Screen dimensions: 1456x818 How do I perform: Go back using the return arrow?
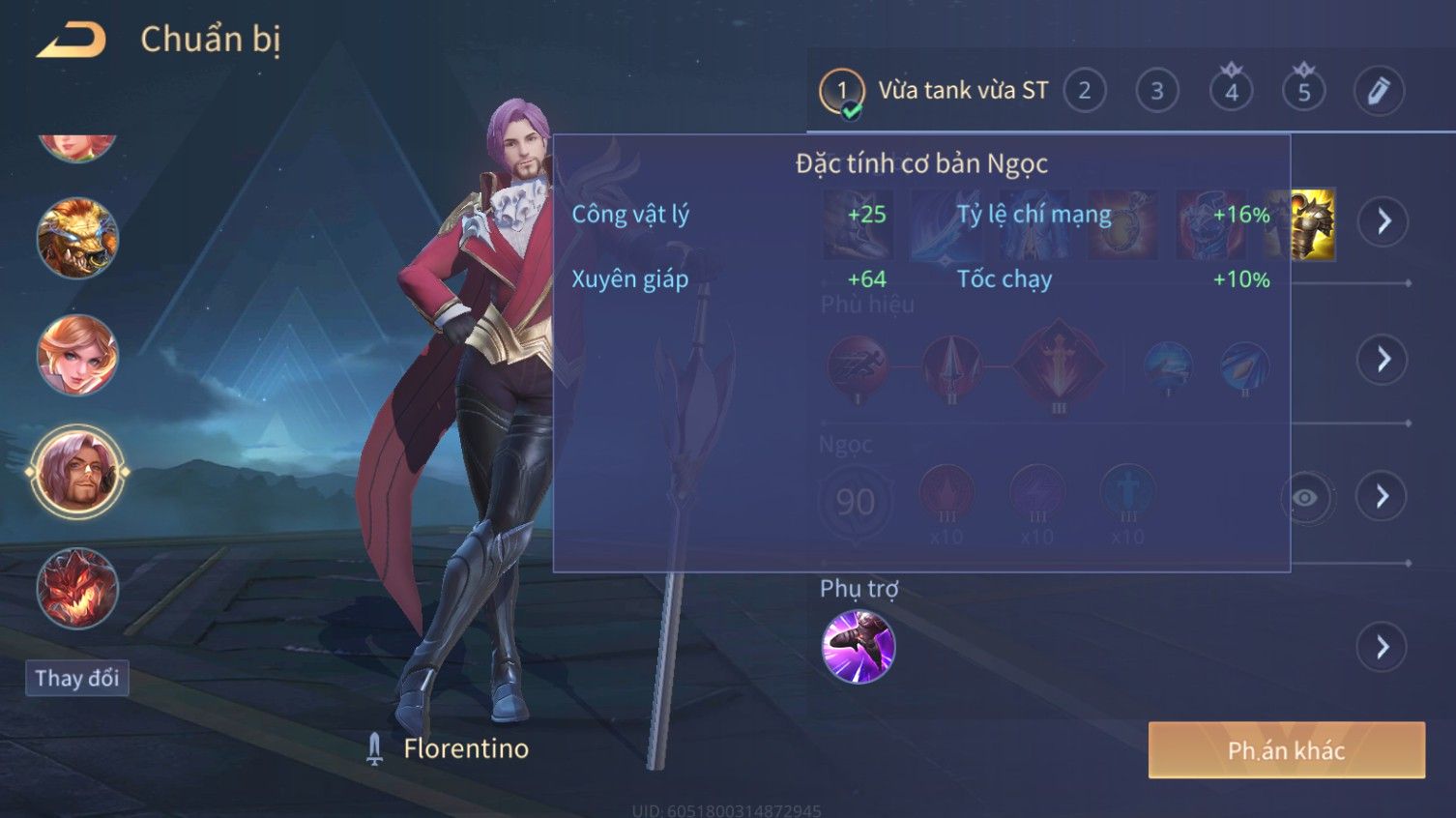tap(71, 41)
